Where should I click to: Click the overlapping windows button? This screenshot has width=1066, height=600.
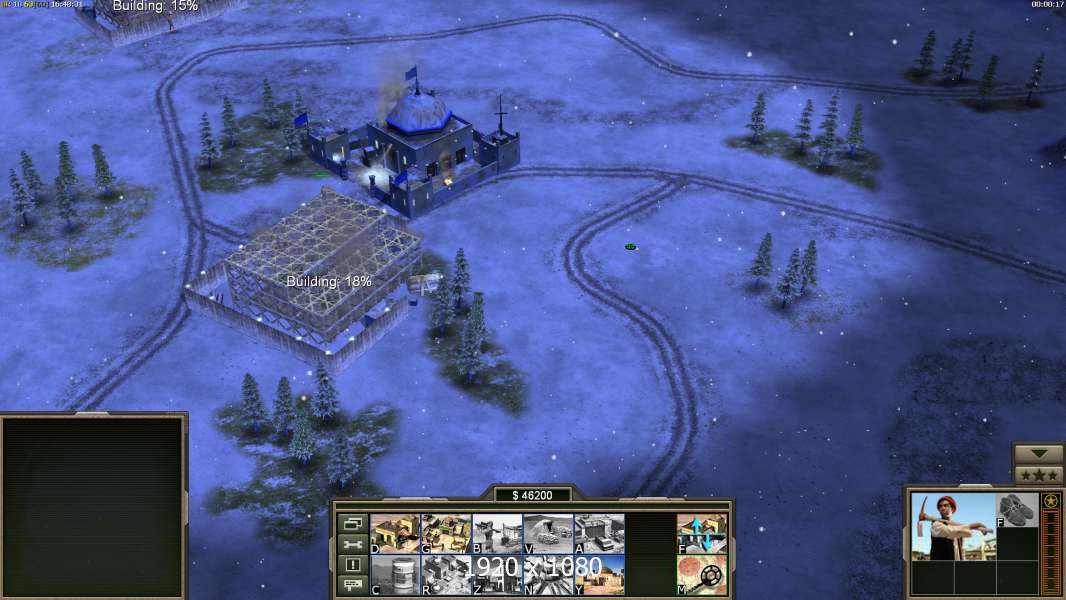(x=352, y=523)
